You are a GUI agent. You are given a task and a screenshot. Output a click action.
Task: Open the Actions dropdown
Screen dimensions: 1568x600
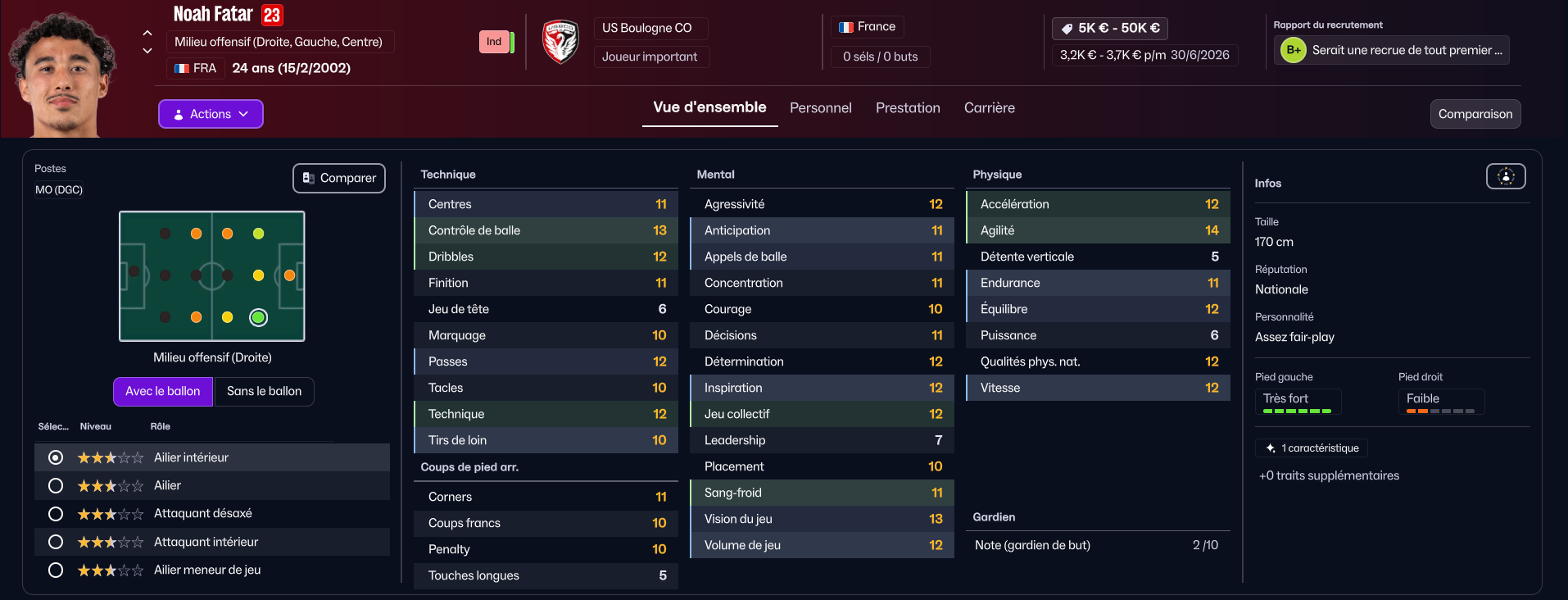[211, 114]
